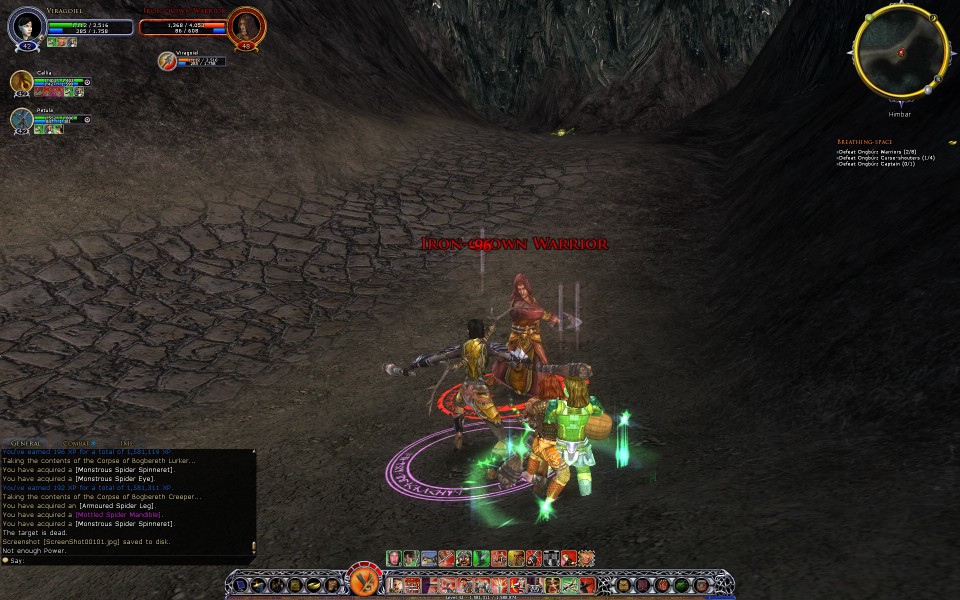This screenshot has height=600, width=960.
Task: Use the last skill in the upper quickslot row
Action: coord(586,558)
